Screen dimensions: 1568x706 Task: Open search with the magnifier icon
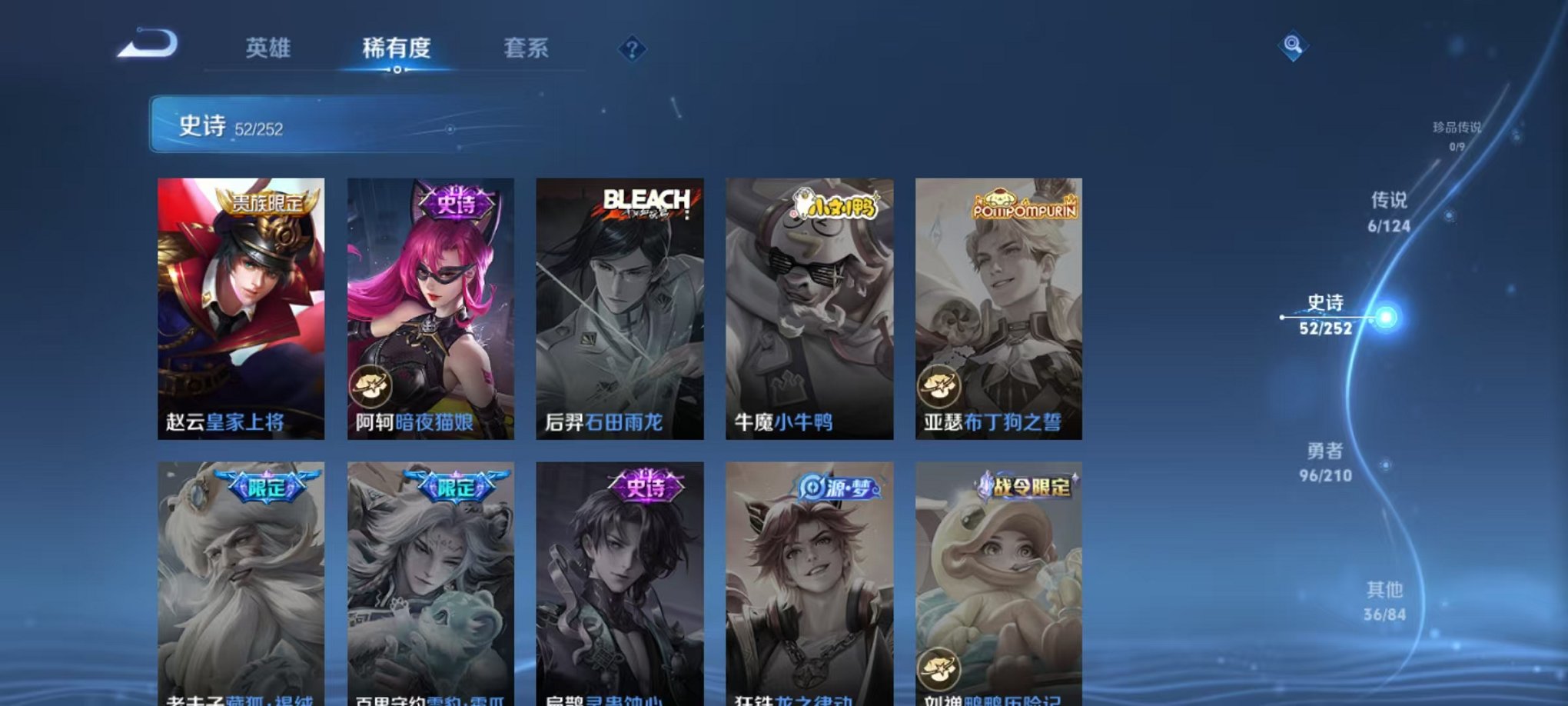[x=1291, y=45]
